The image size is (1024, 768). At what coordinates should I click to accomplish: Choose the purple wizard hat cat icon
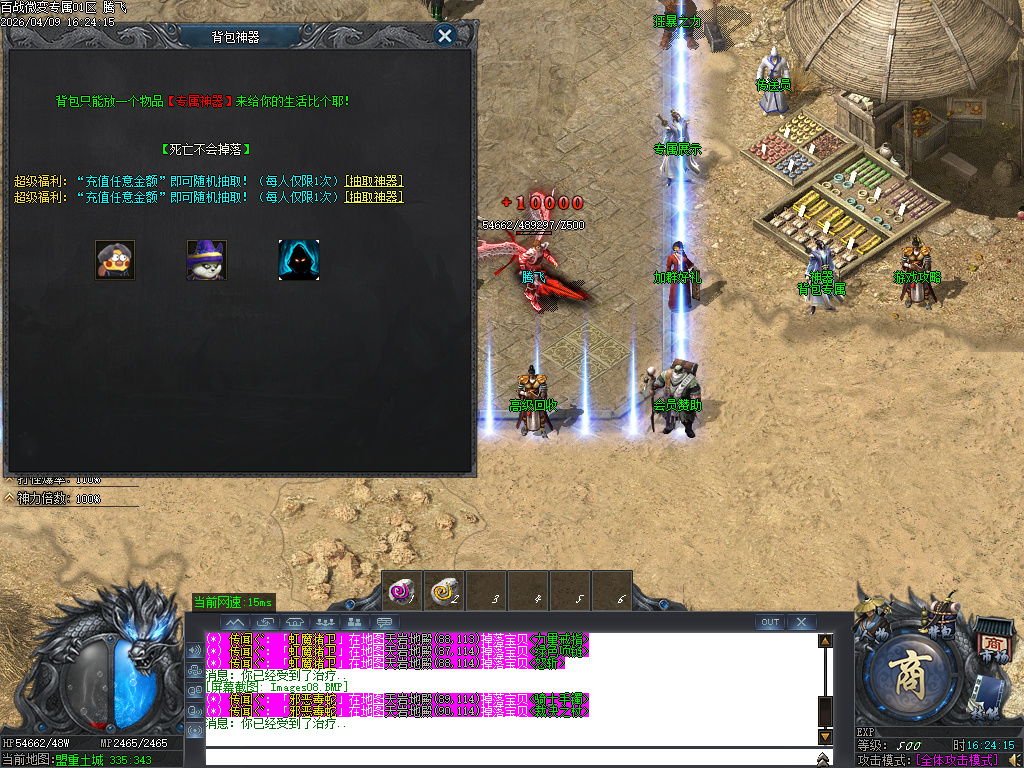206,260
